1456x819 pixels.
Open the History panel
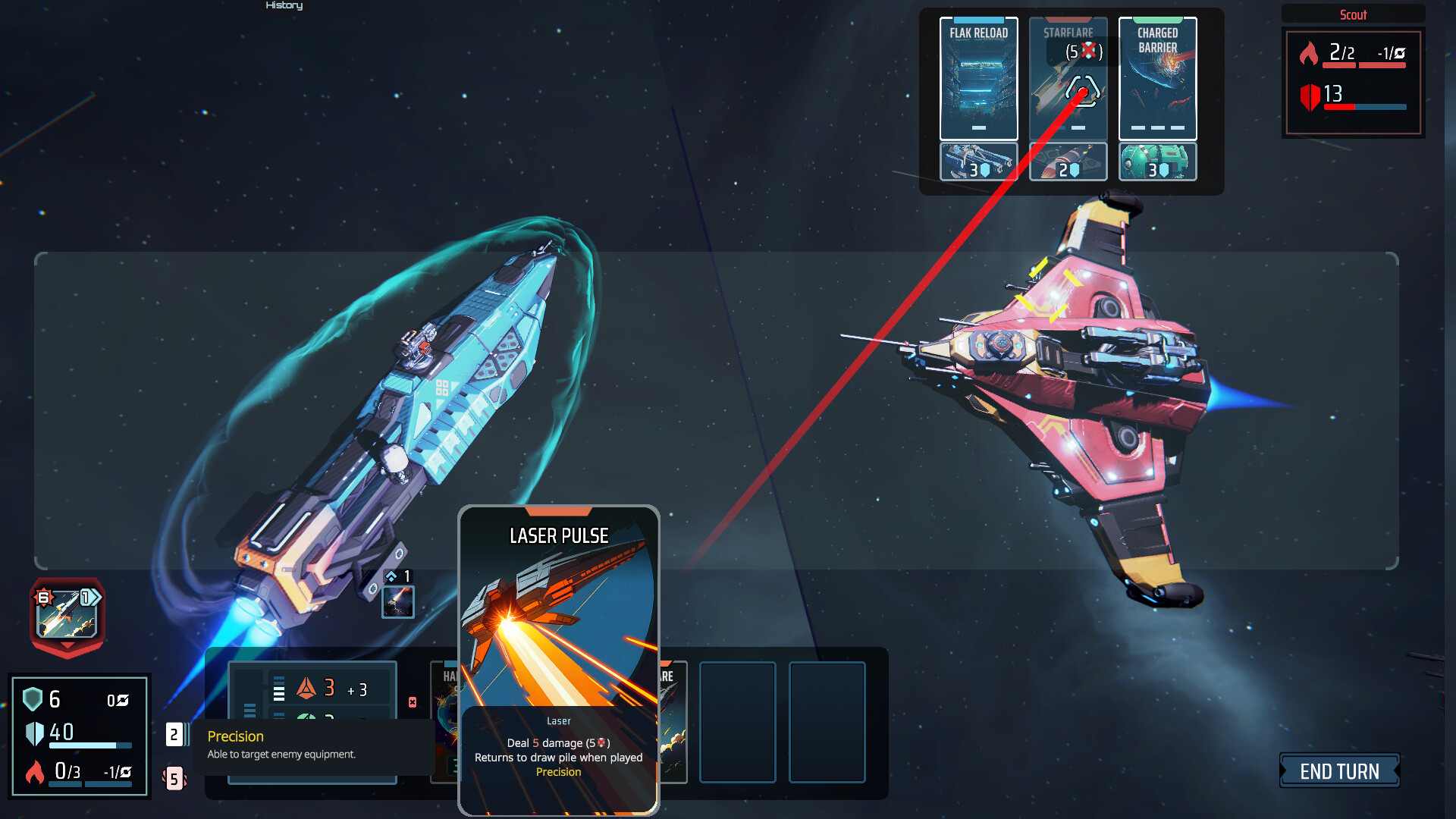click(x=283, y=5)
